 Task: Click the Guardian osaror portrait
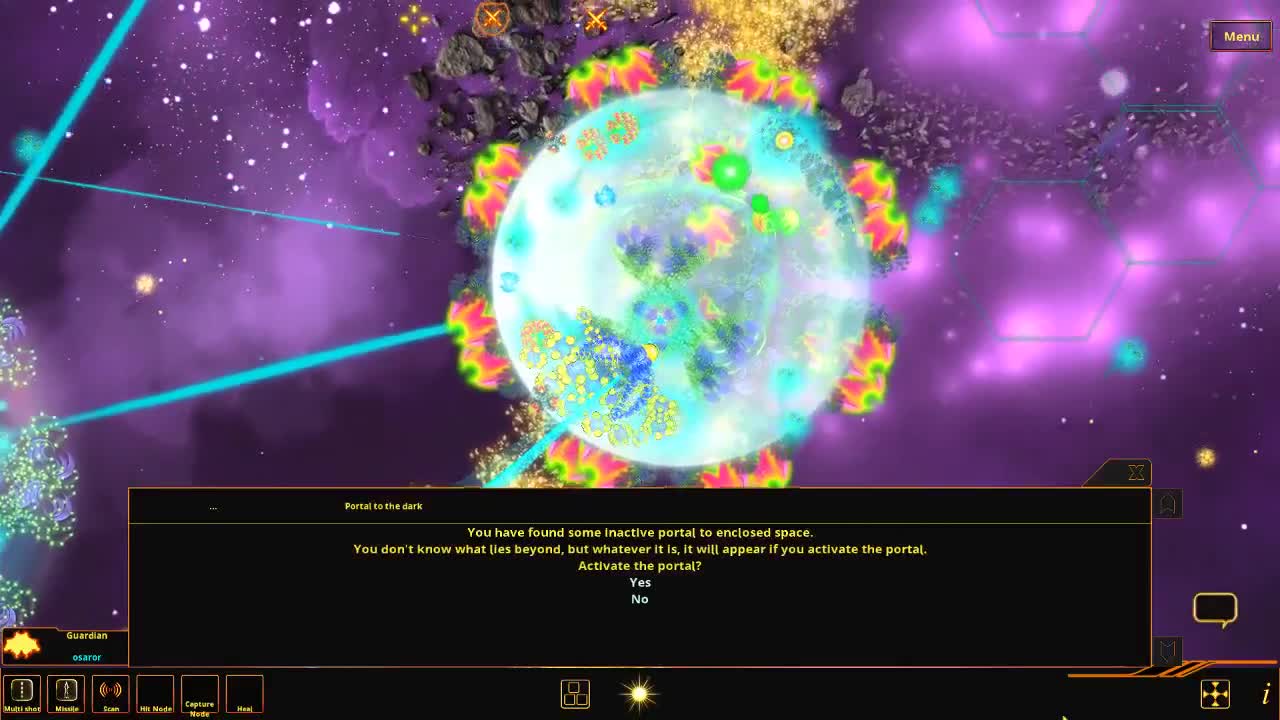64,645
